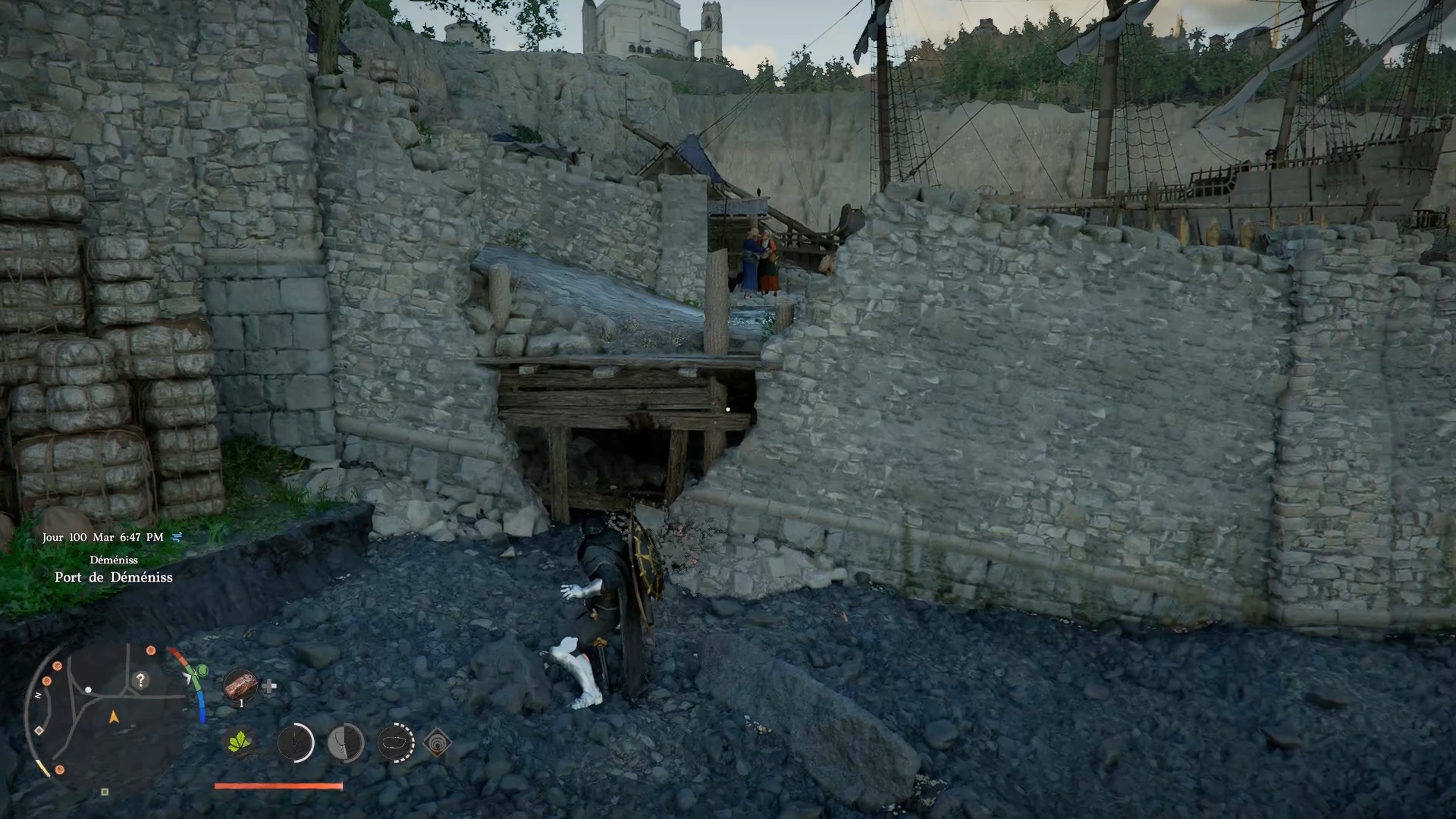Open the circular minimap
This screenshot has width=1456, height=819.
[x=106, y=713]
